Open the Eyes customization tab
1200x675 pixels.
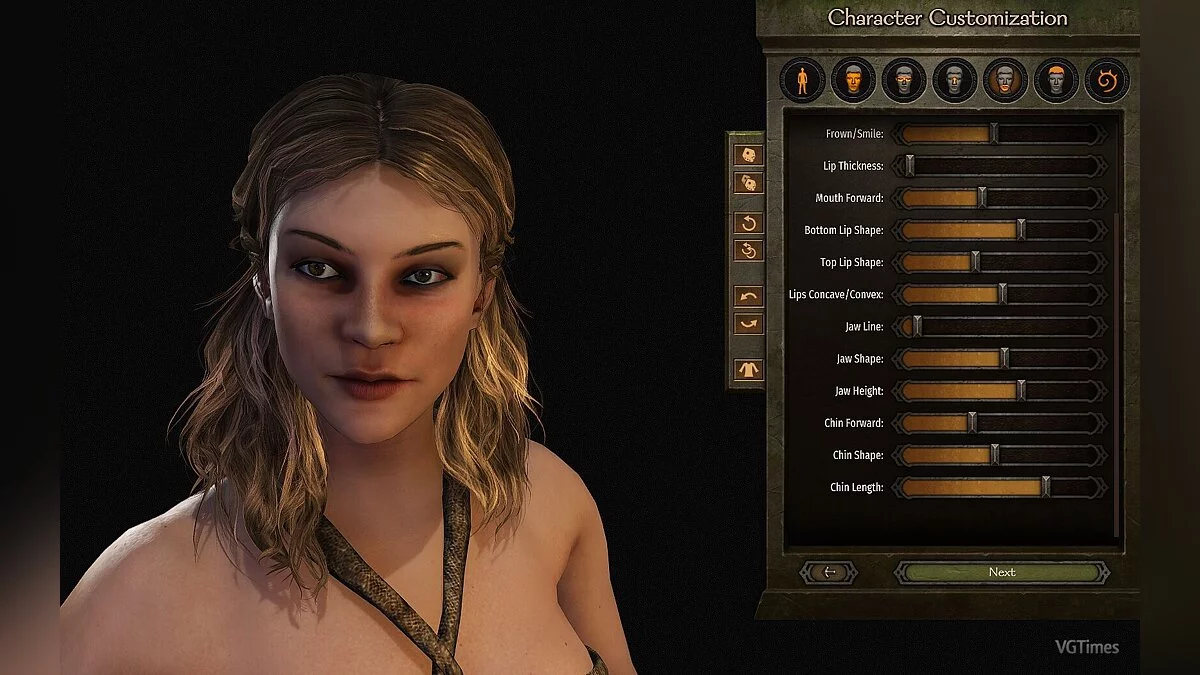point(903,80)
